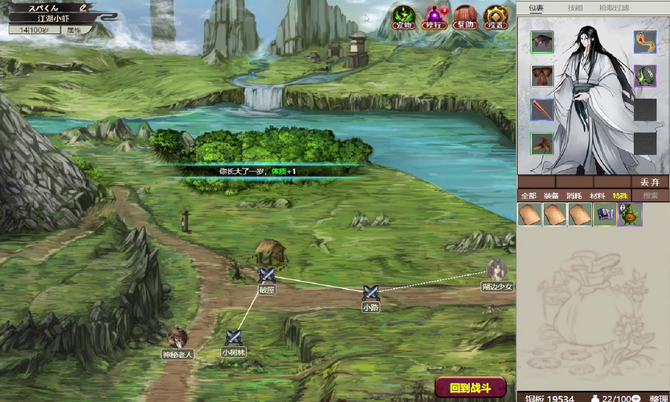Open the brown scroll icon menu
The image size is (670, 402).
465,16
